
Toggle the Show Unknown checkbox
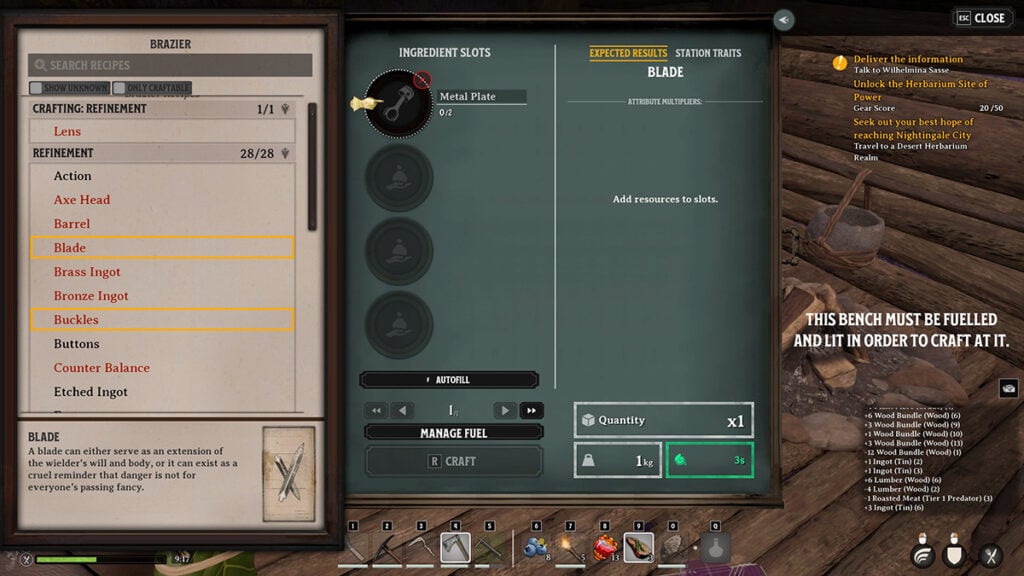pos(70,88)
